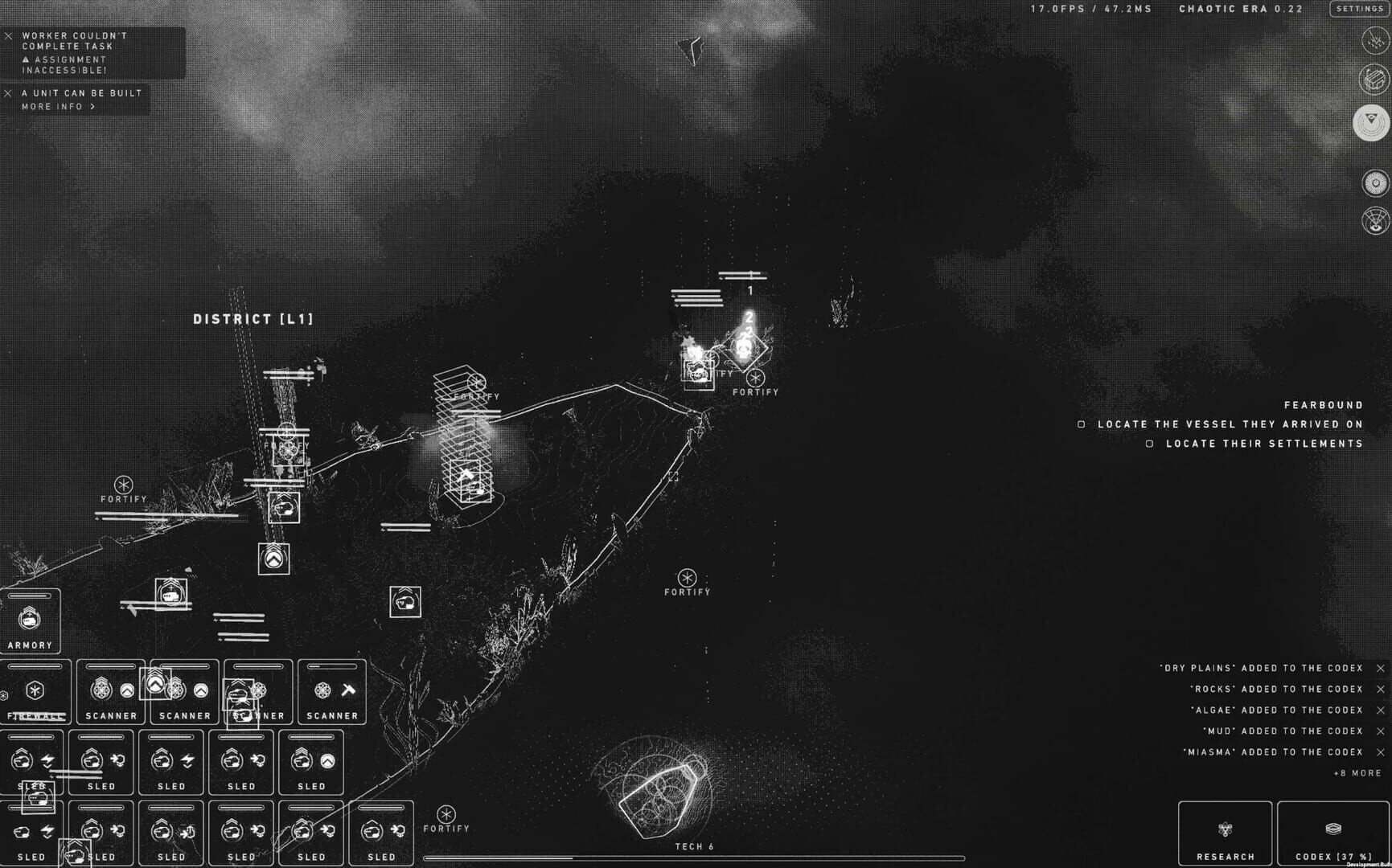Click the Firewall hexagon icon
1392x868 pixels.
tap(35, 690)
